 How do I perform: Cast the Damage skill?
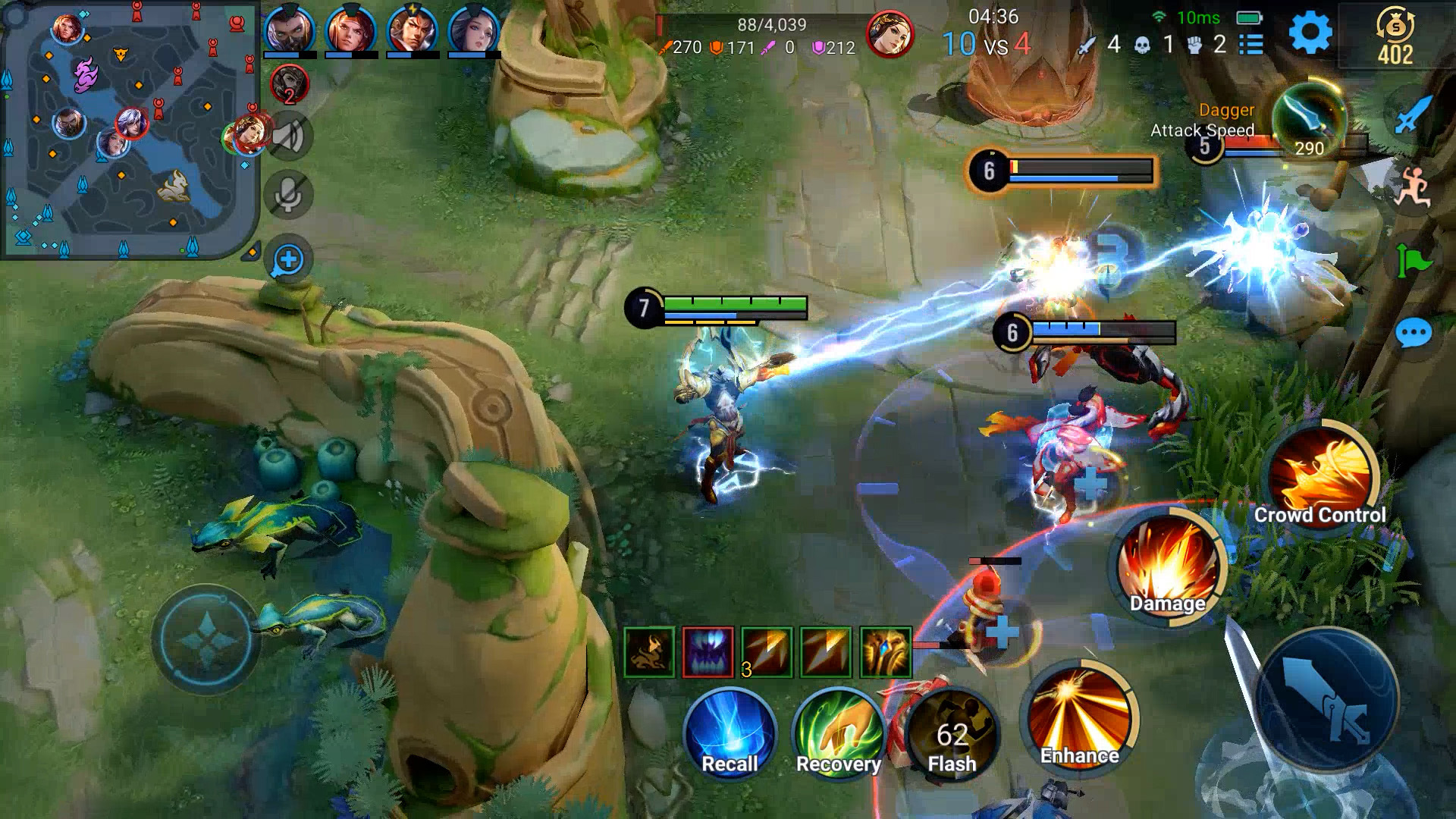point(1169,565)
